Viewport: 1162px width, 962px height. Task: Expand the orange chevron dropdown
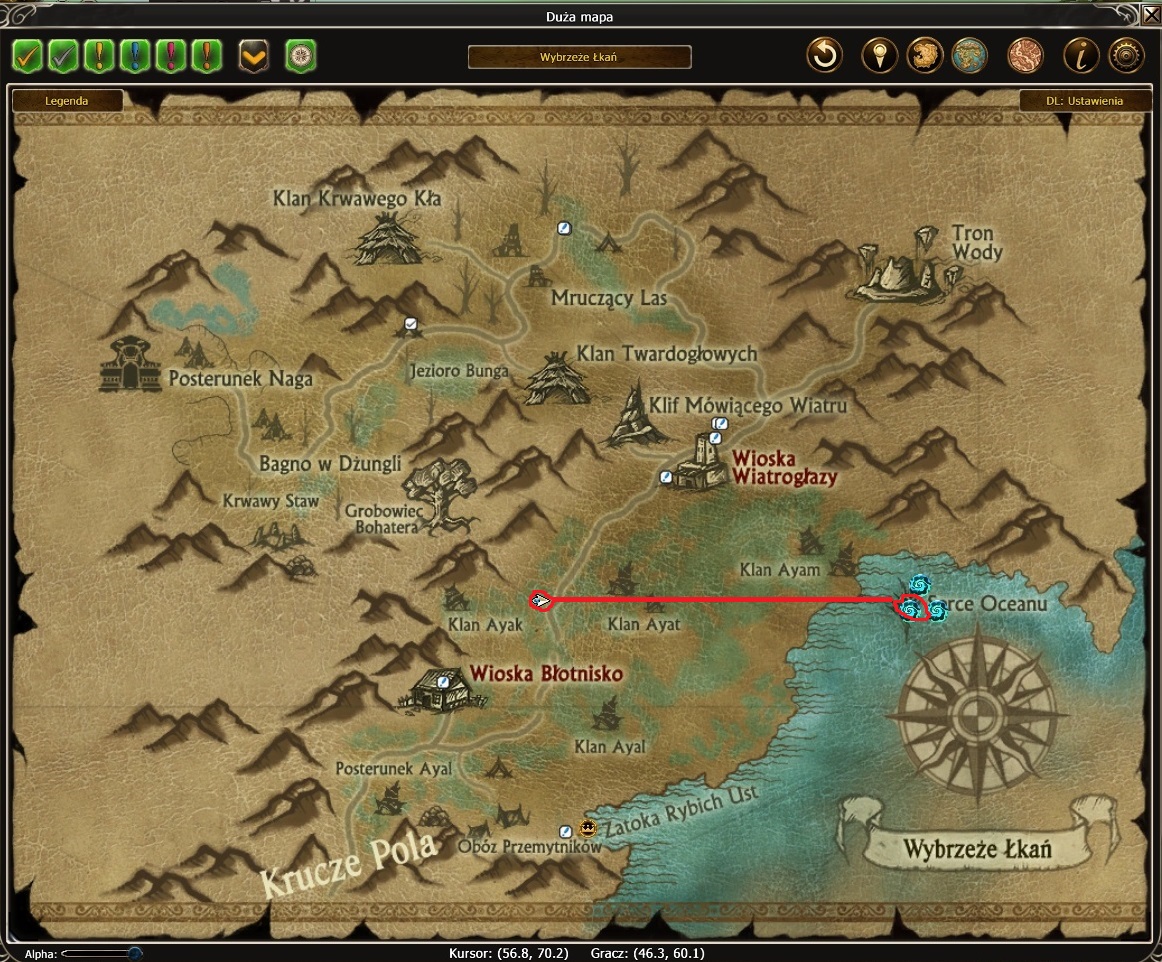[254, 56]
